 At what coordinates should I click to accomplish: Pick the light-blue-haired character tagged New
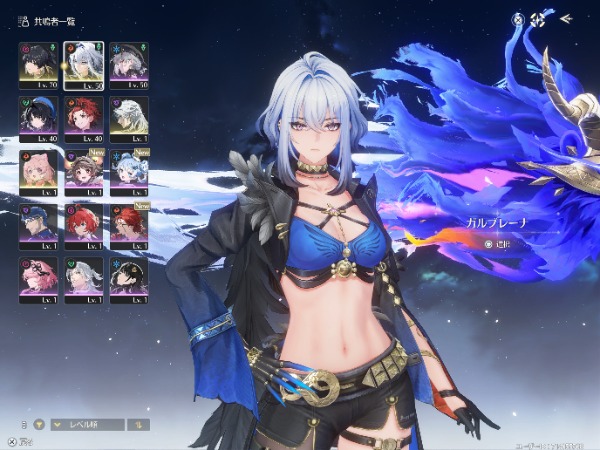click(129, 170)
